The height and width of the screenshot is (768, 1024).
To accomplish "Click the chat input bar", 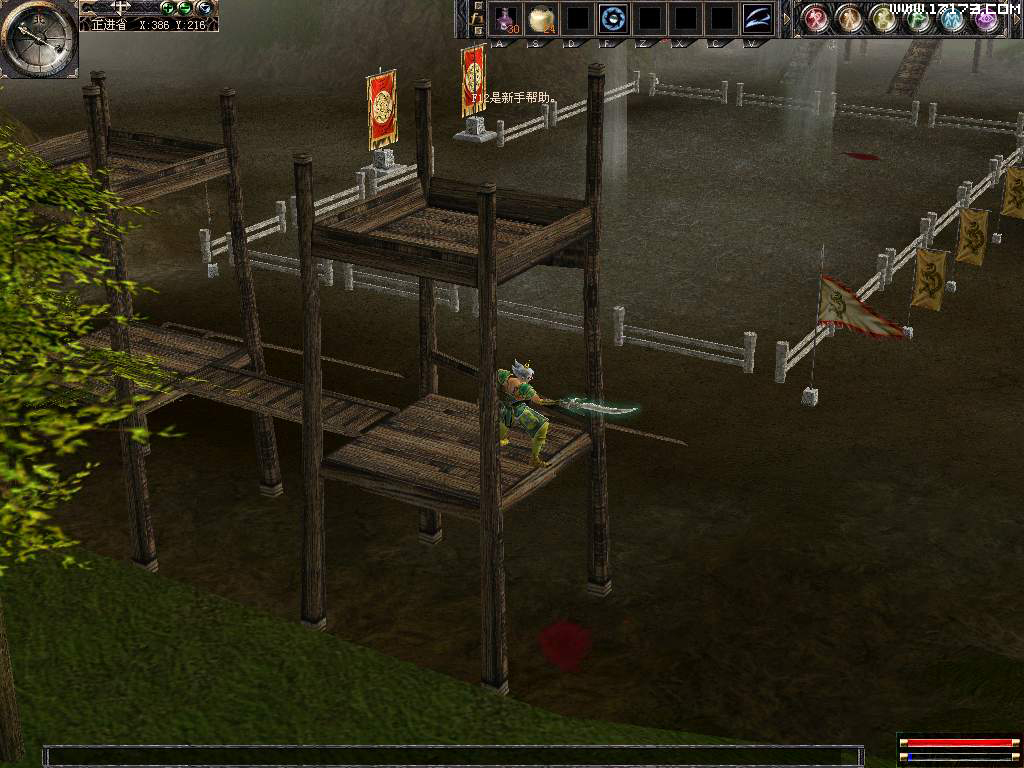I will (x=452, y=756).
